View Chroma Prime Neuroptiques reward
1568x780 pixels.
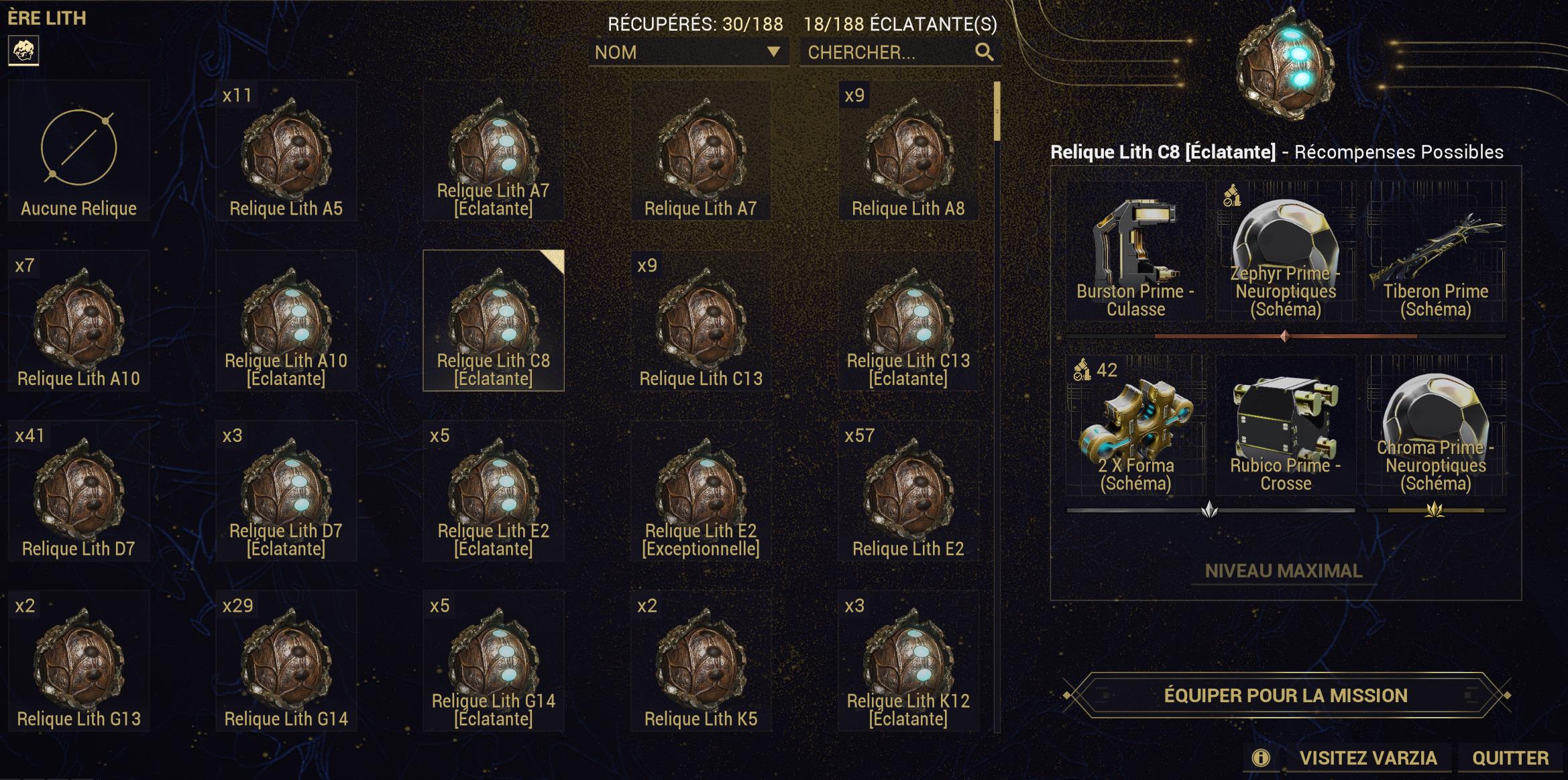point(1435,426)
